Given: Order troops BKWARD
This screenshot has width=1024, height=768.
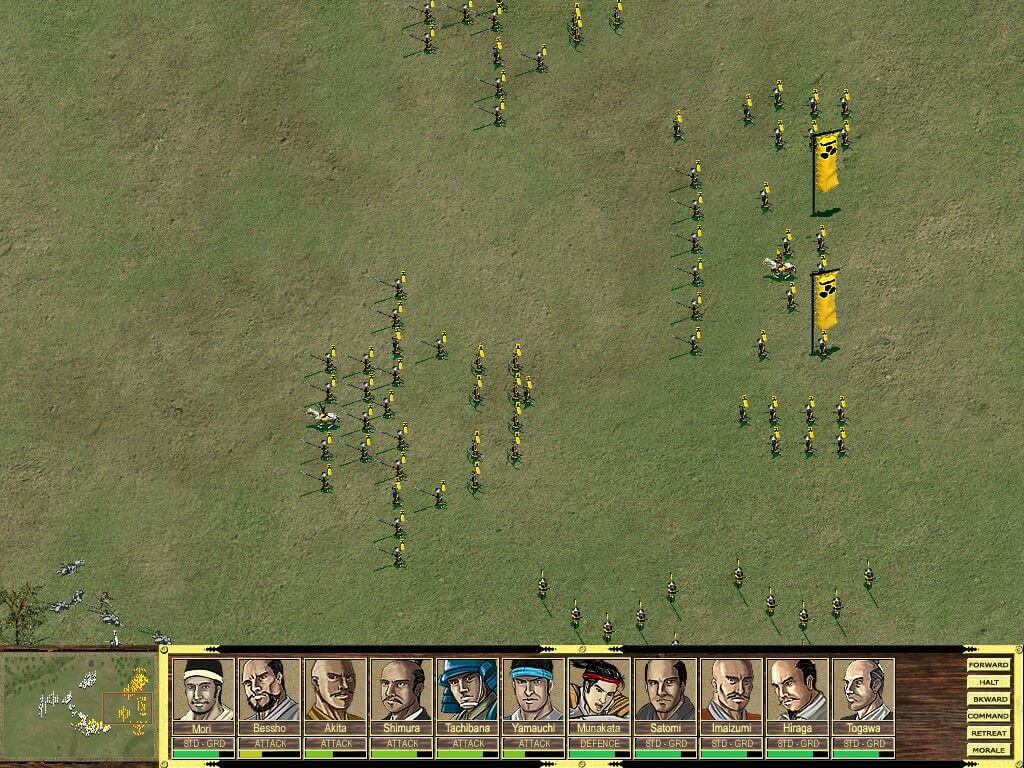Looking at the screenshot, I should (988, 699).
